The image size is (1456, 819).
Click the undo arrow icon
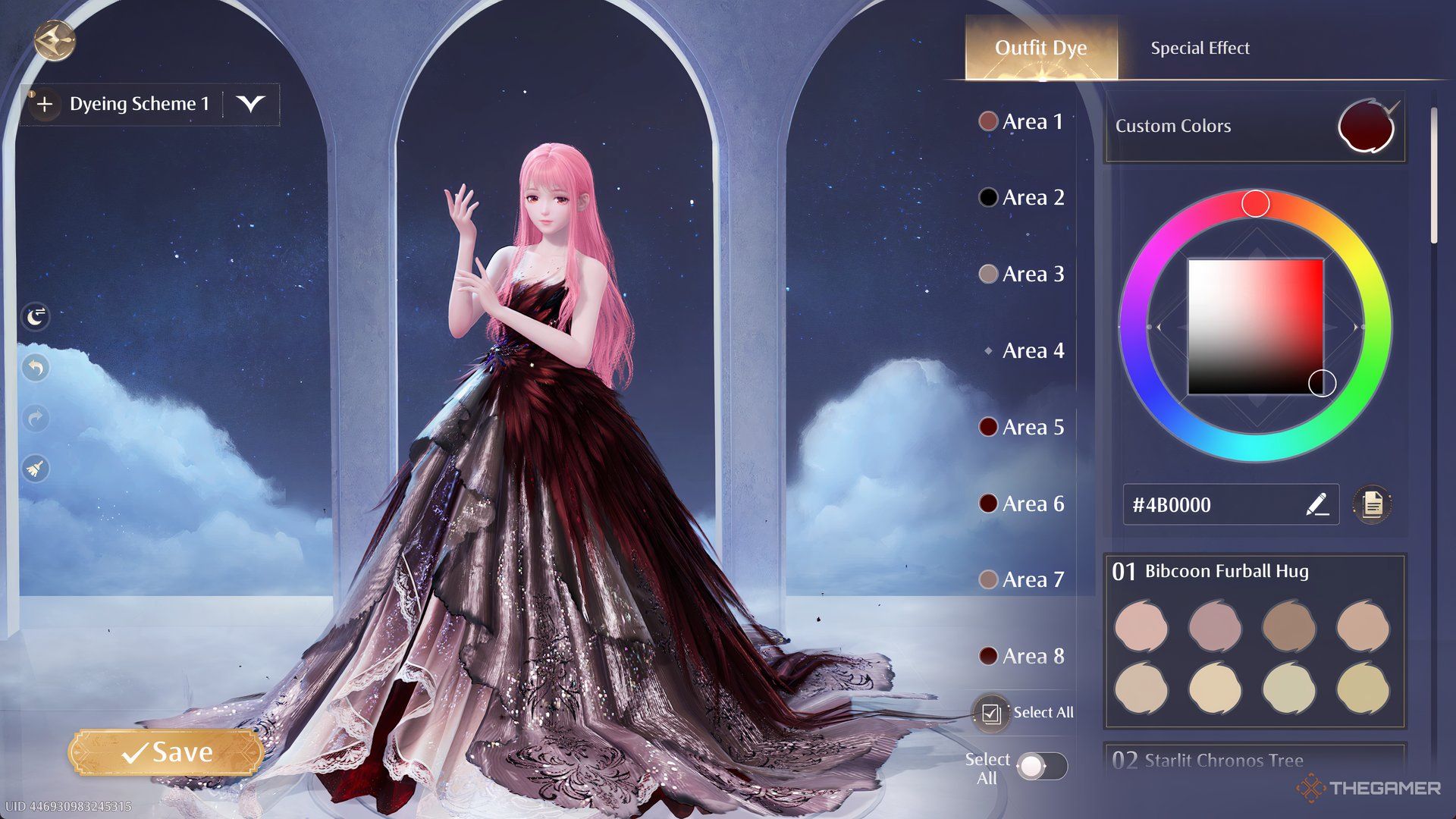36,368
